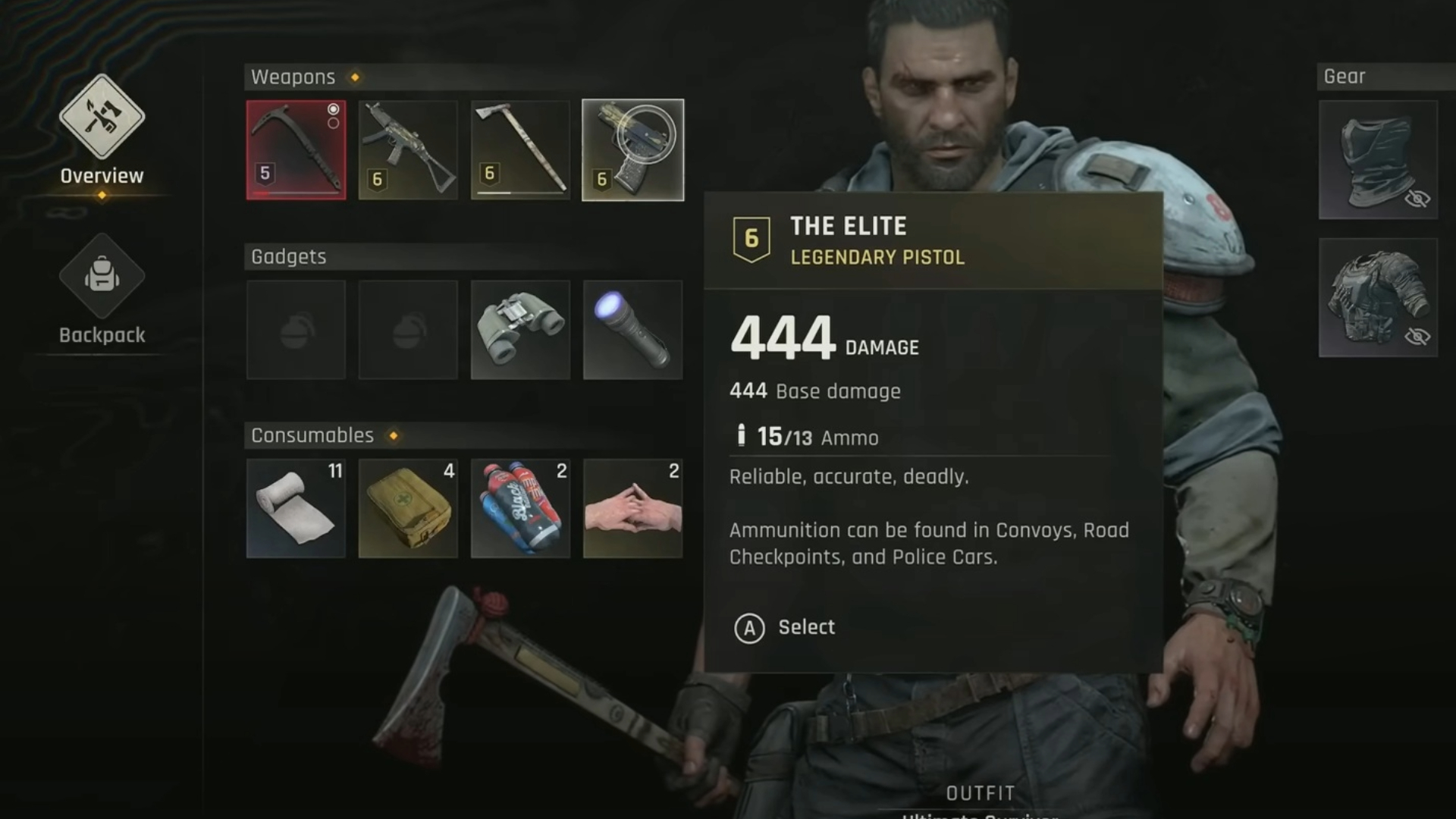Choose the yellow medkit consumable

tap(408, 509)
